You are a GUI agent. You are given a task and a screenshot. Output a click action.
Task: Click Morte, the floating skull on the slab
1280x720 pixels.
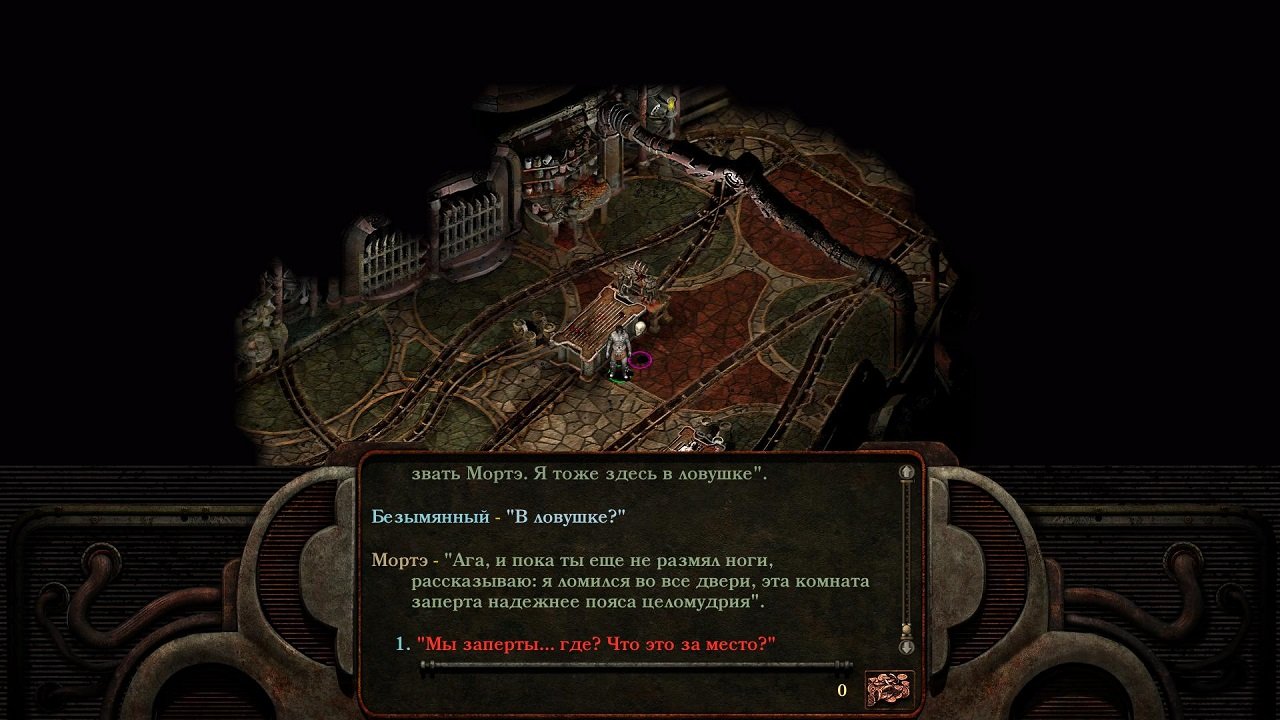coord(639,329)
